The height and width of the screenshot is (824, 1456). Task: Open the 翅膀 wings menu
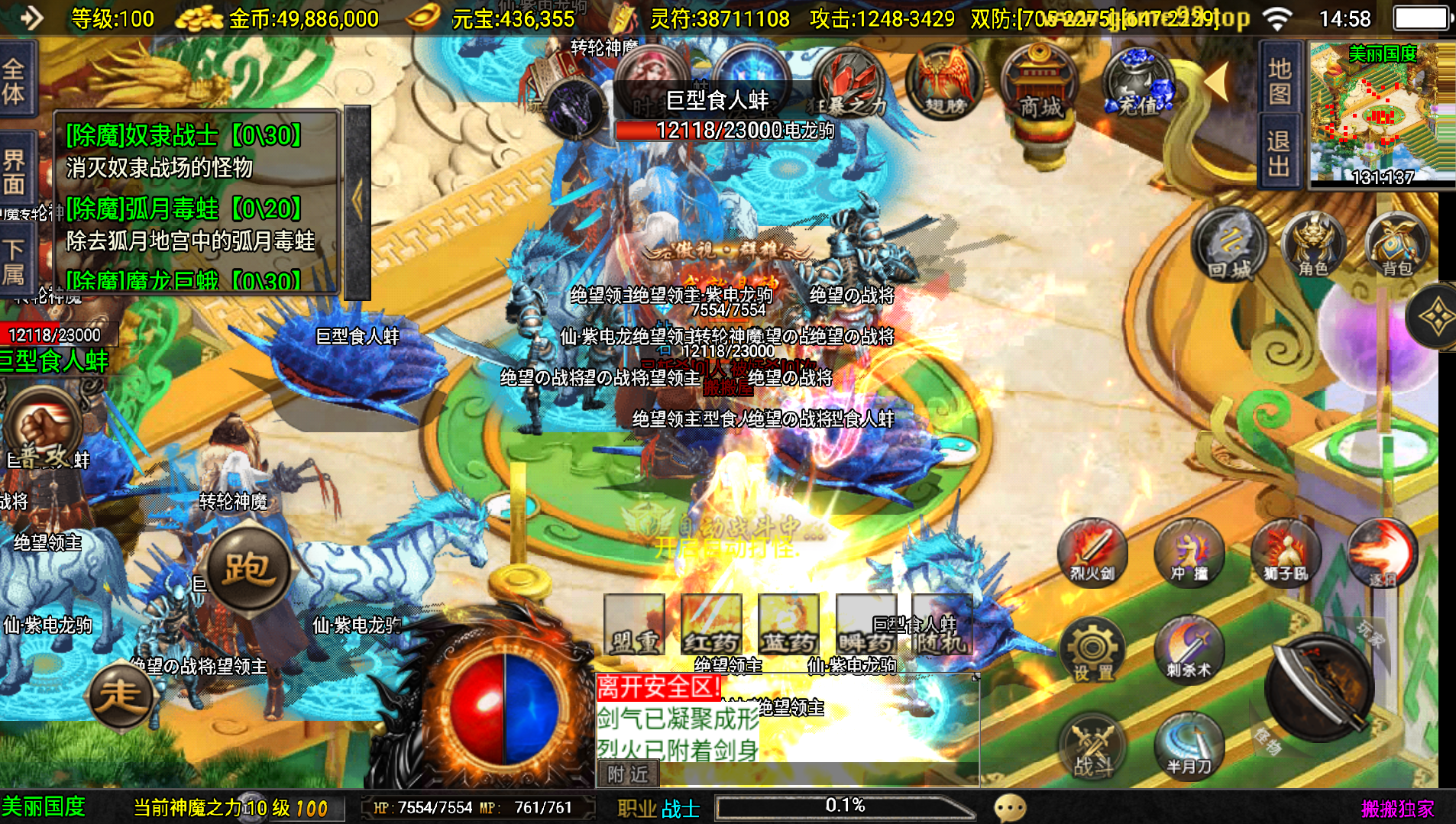coord(944,84)
